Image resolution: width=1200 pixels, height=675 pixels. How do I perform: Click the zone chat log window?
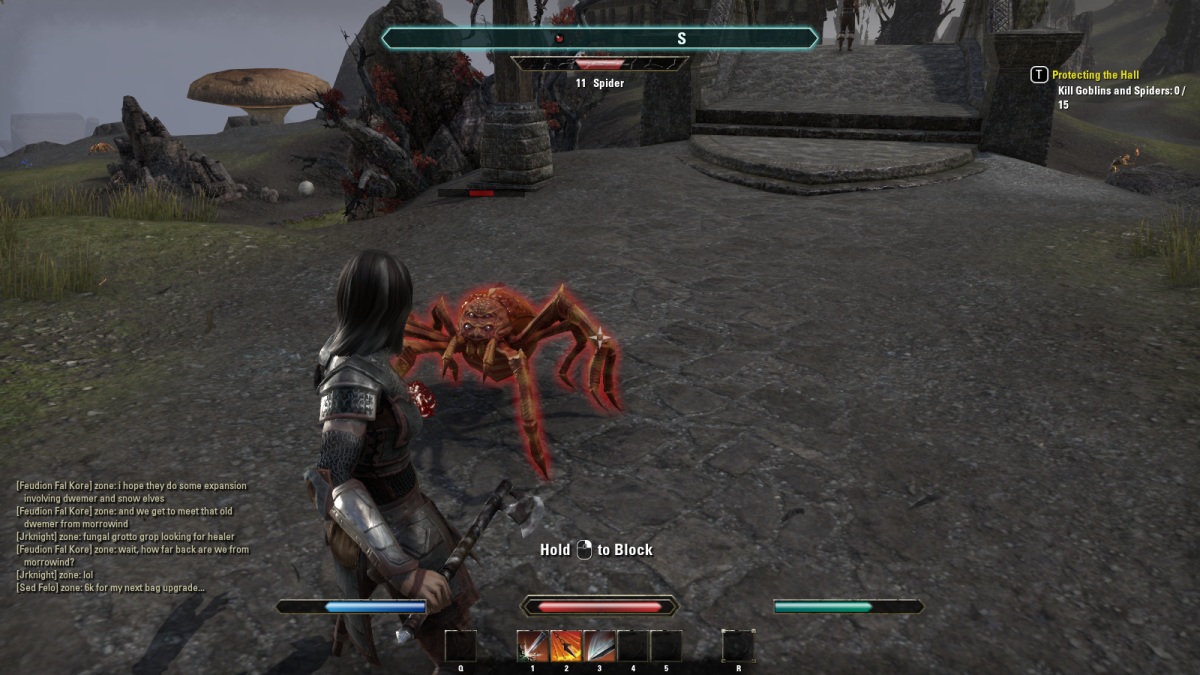pos(133,536)
